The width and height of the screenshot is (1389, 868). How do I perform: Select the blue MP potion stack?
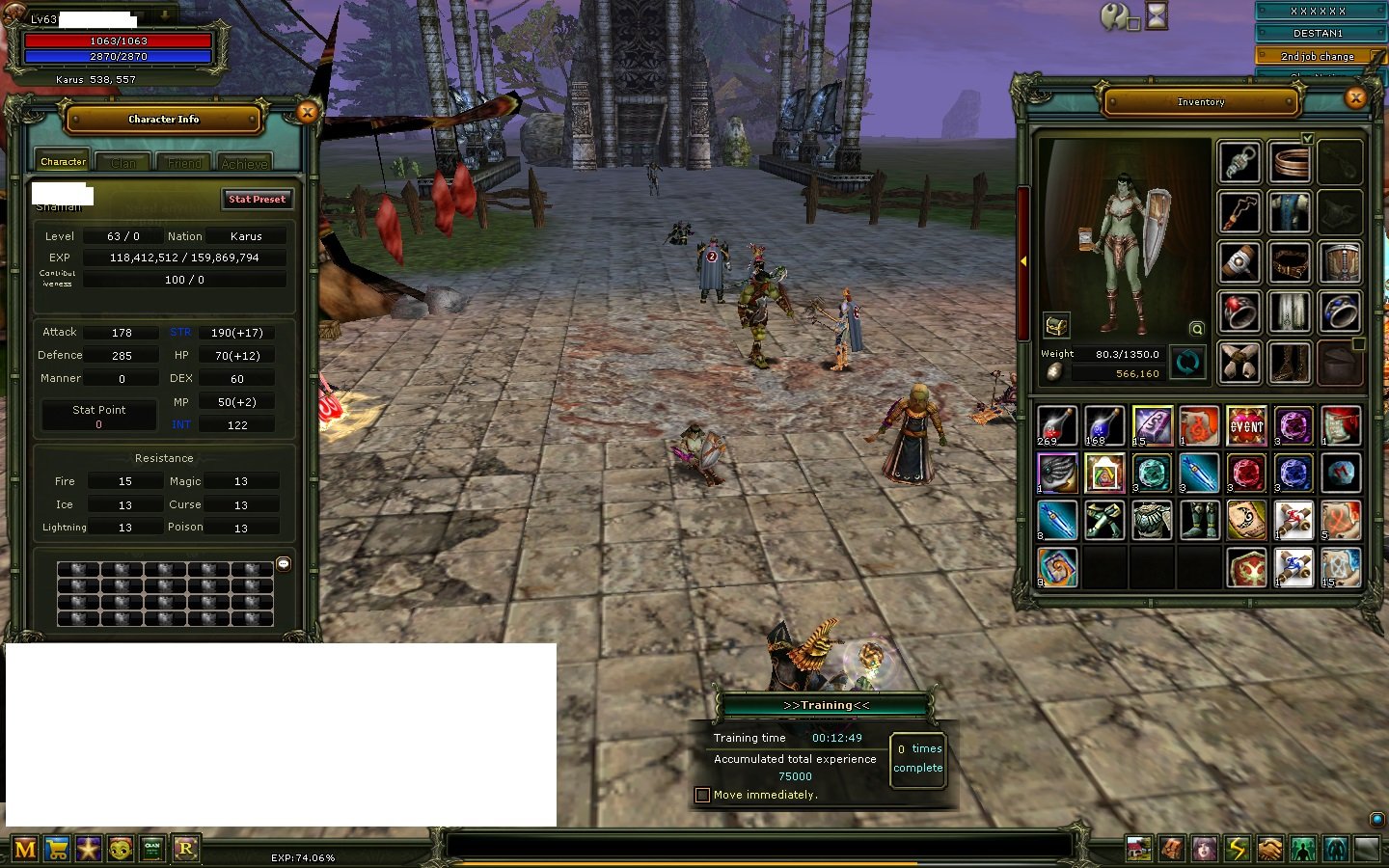(x=1103, y=425)
